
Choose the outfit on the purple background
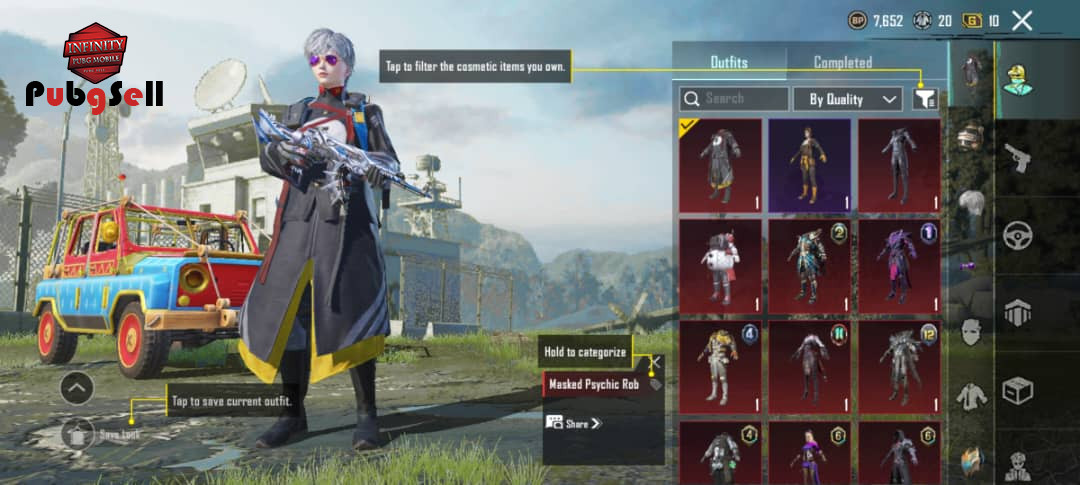[x=809, y=166]
